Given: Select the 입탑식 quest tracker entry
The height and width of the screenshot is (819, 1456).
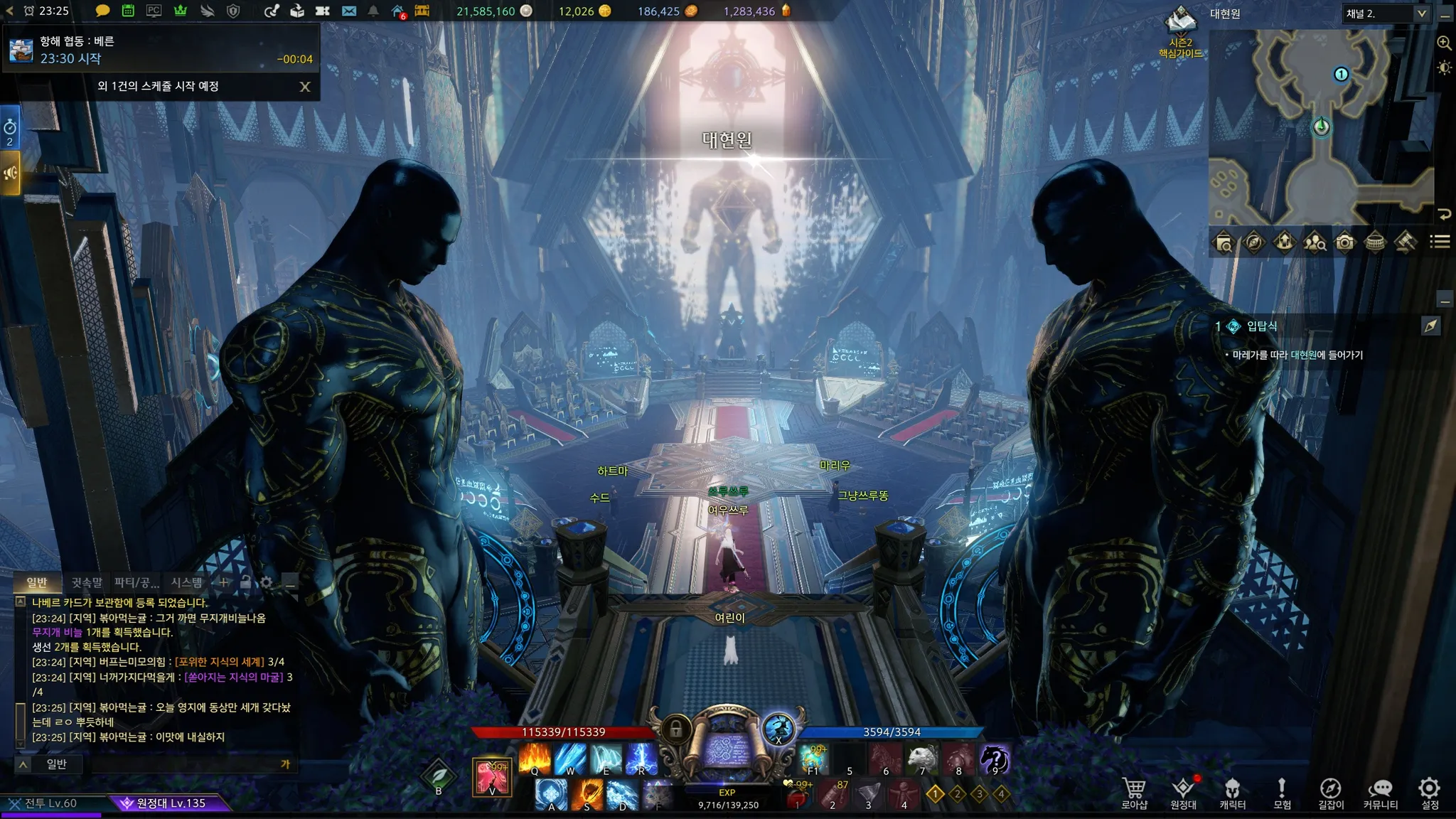Looking at the screenshot, I should tap(1262, 326).
